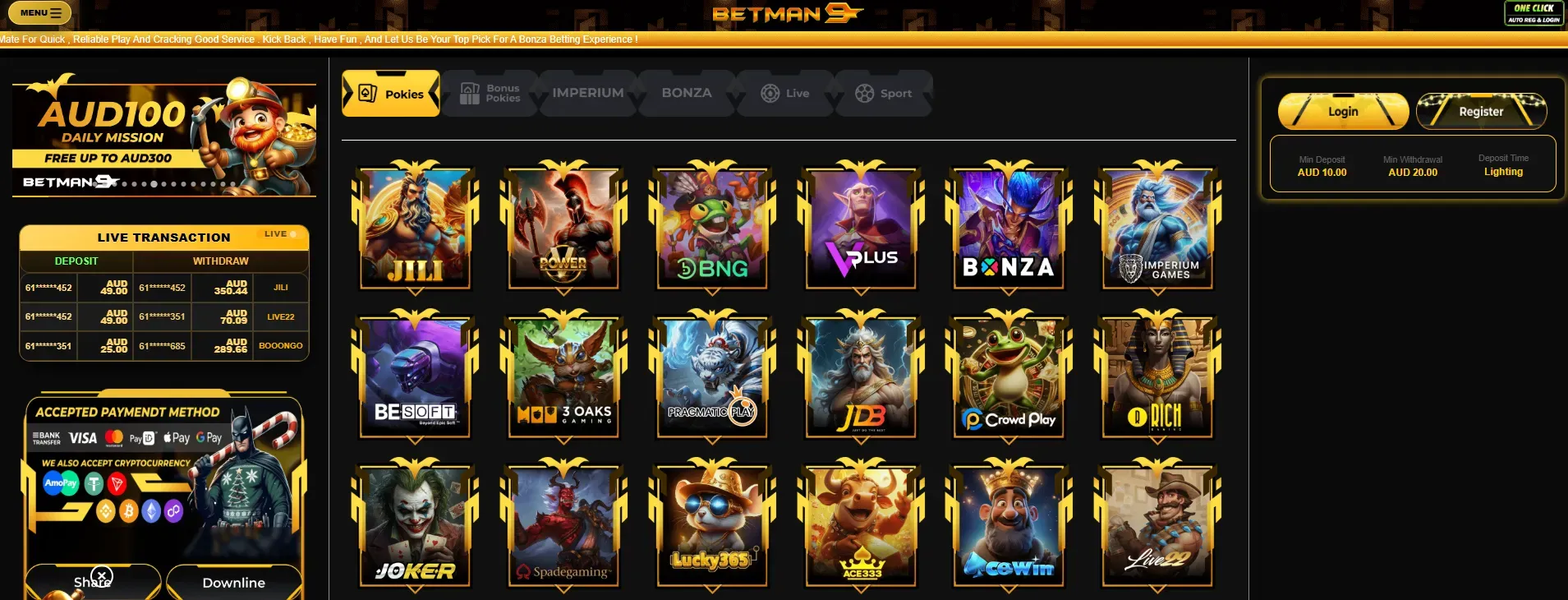Click the yellow Login button

click(x=1343, y=111)
